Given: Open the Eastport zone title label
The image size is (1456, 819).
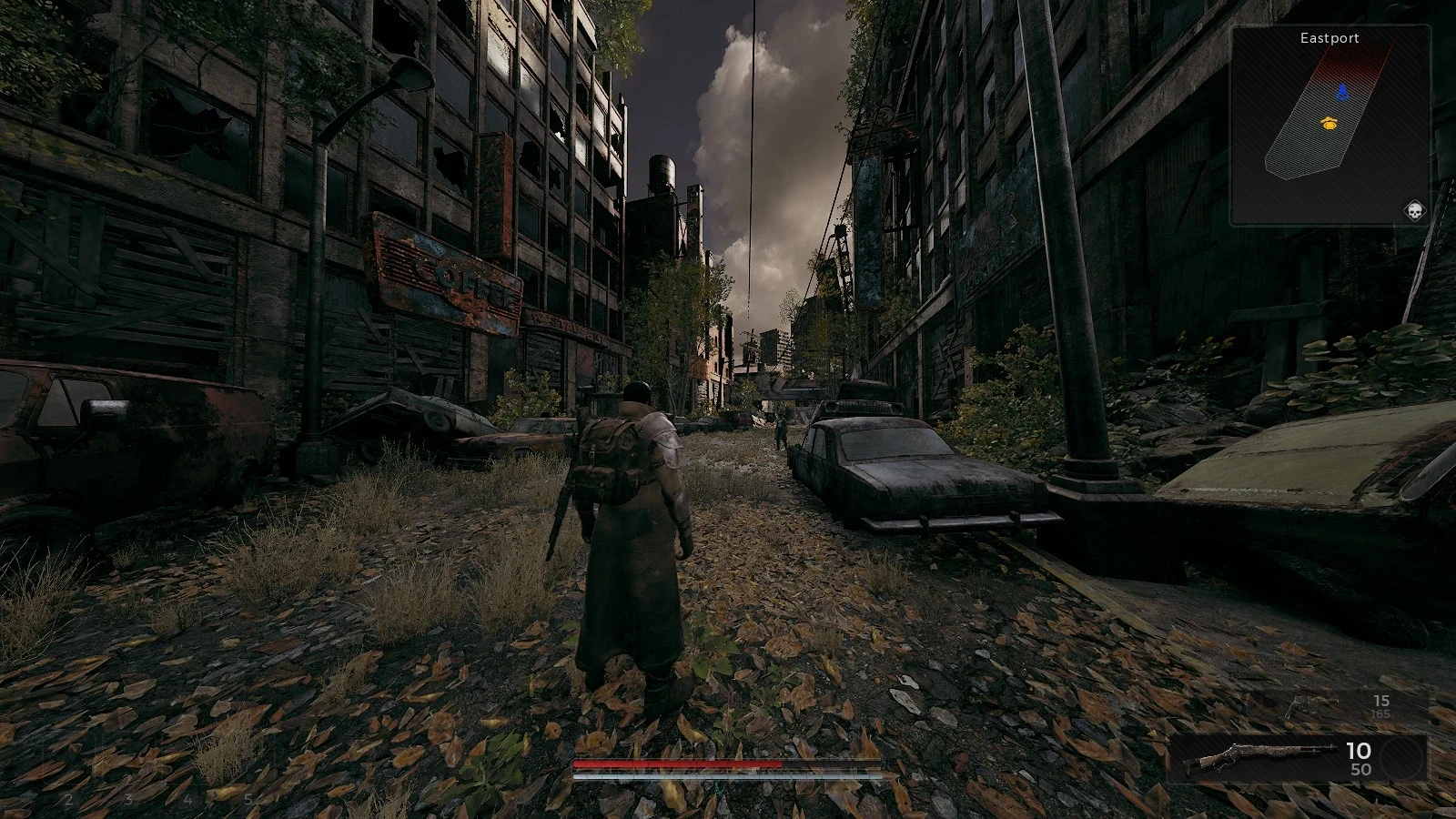Looking at the screenshot, I should point(1329,38).
